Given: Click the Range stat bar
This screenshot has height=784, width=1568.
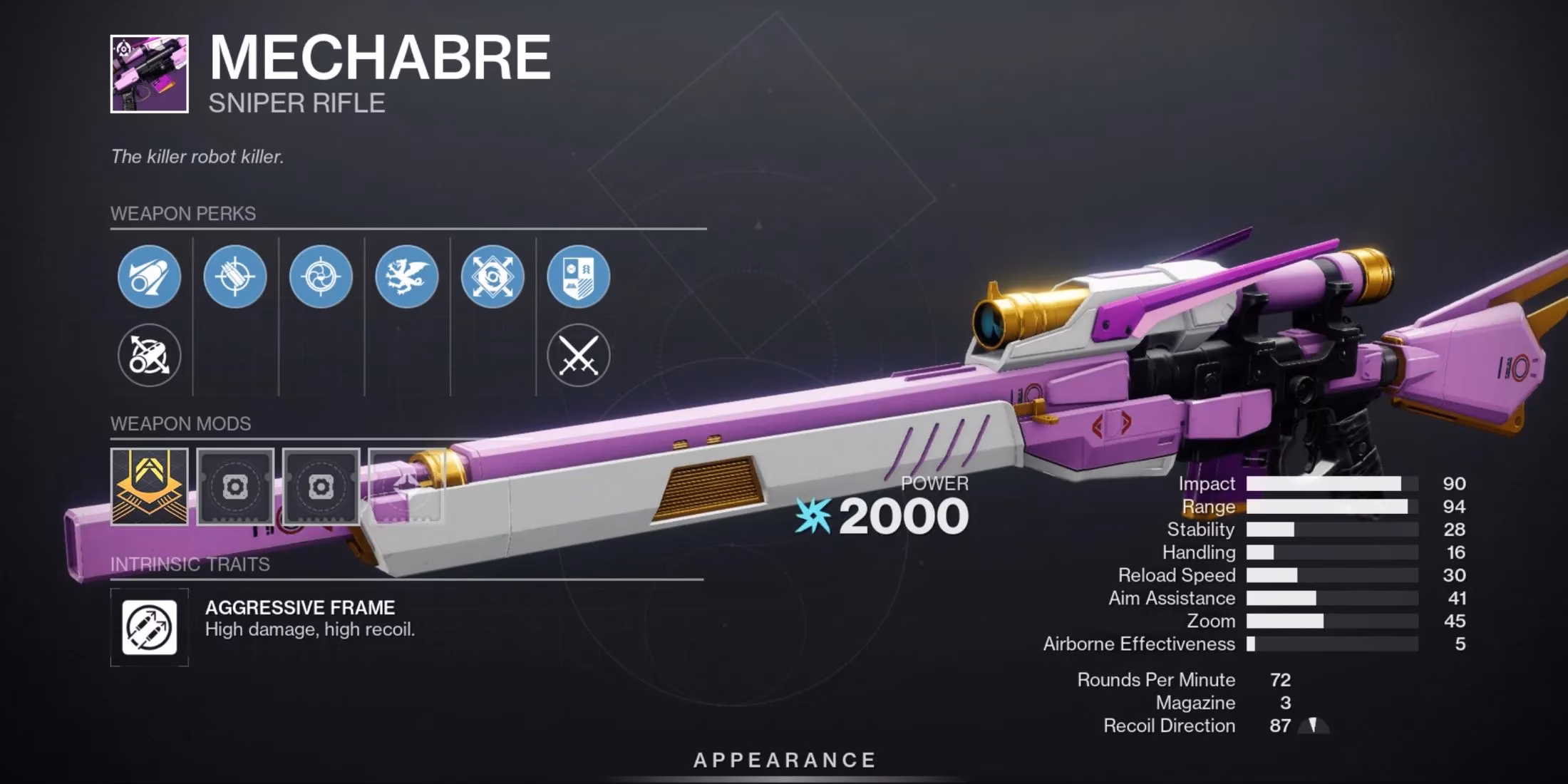Looking at the screenshot, I should coord(1333,507).
